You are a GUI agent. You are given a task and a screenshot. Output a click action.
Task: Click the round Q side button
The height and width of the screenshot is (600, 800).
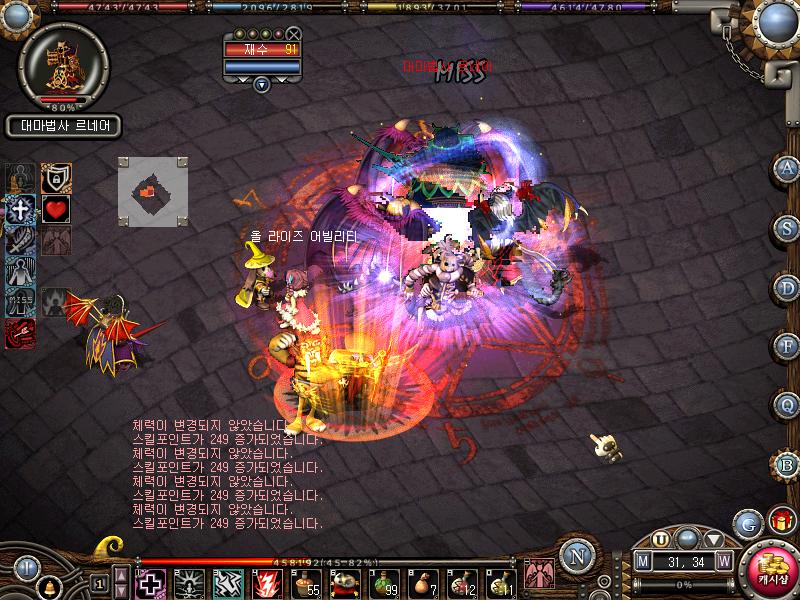(x=787, y=405)
